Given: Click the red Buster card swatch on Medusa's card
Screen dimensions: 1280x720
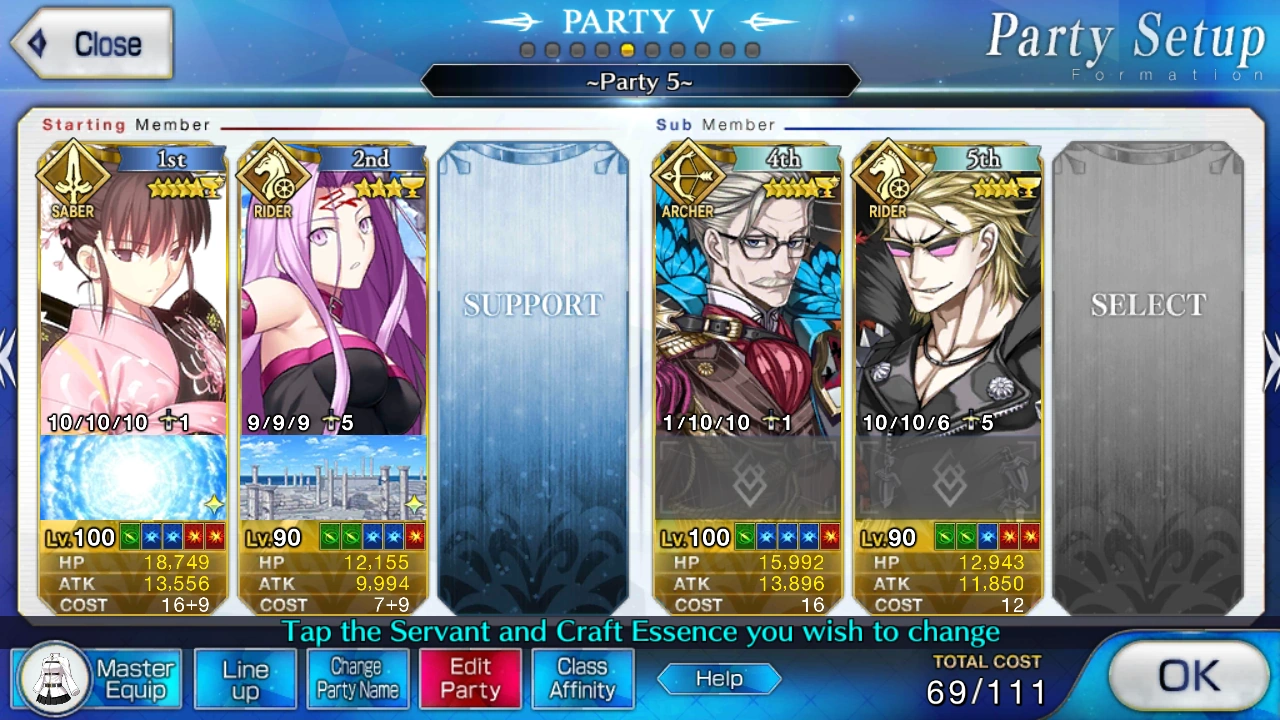Looking at the screenshot, I should (416, 537).
